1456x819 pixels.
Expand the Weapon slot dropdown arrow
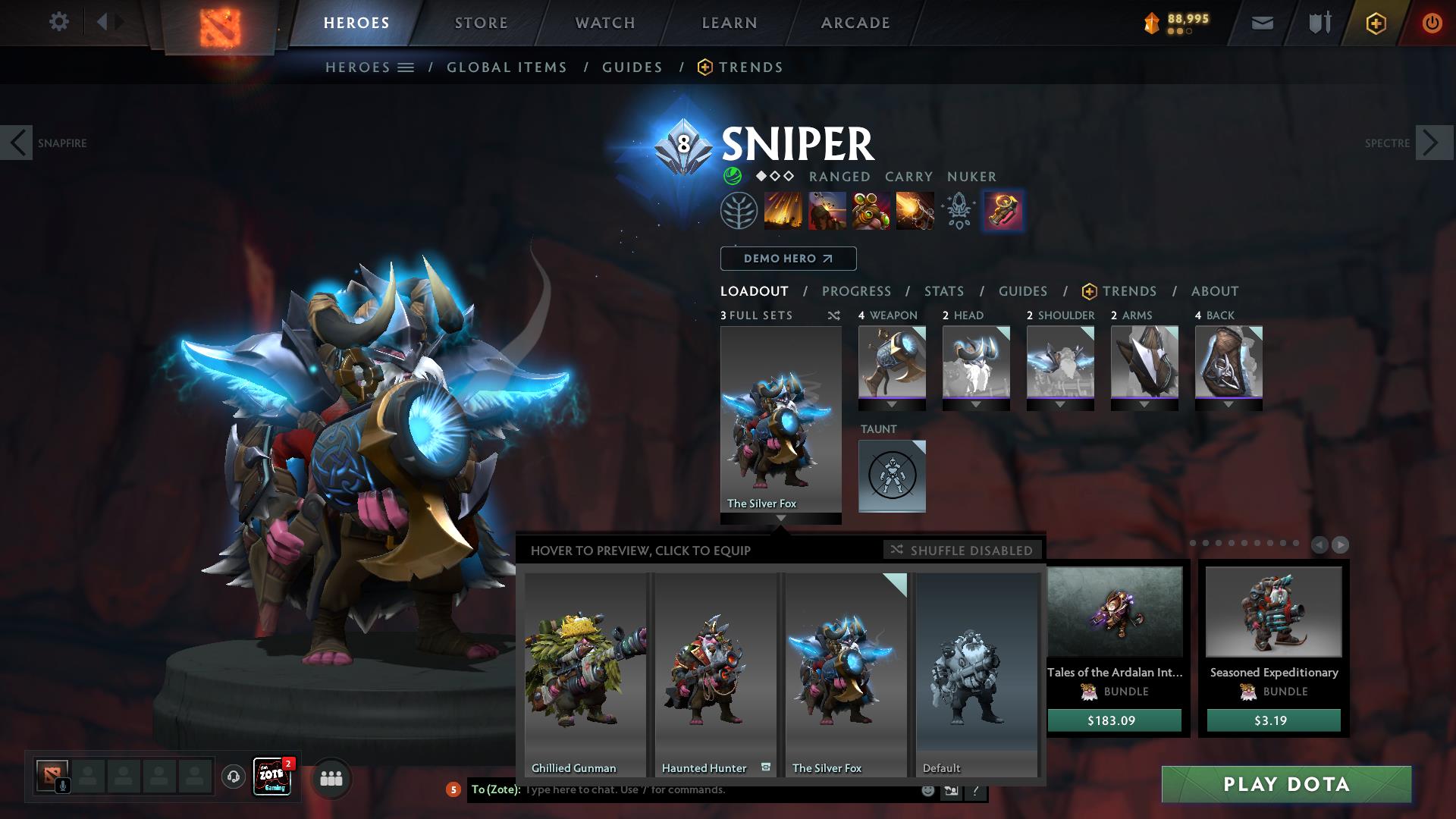pyautogui.click(x=893, y=405)
